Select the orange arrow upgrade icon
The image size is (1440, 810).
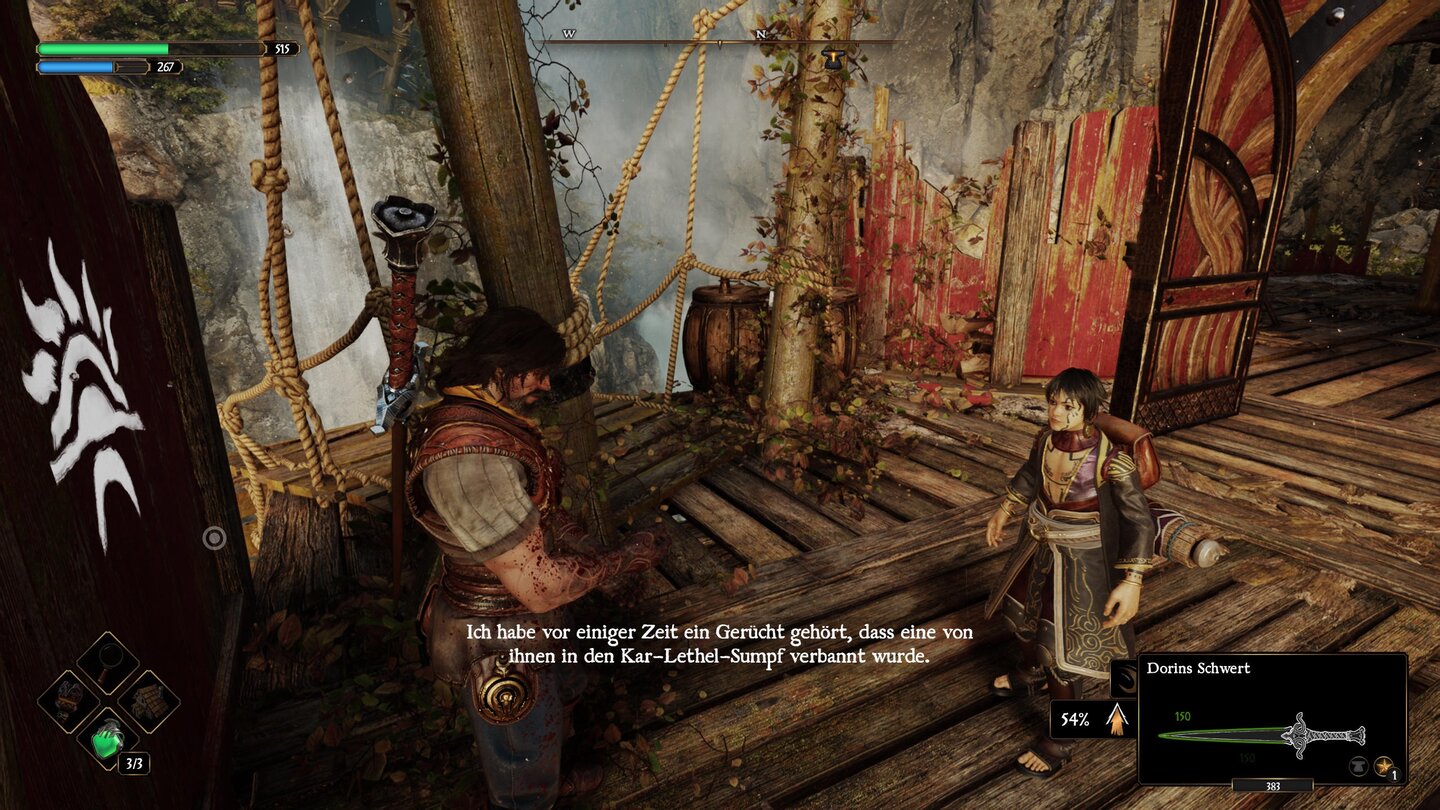click(1117, 719)
